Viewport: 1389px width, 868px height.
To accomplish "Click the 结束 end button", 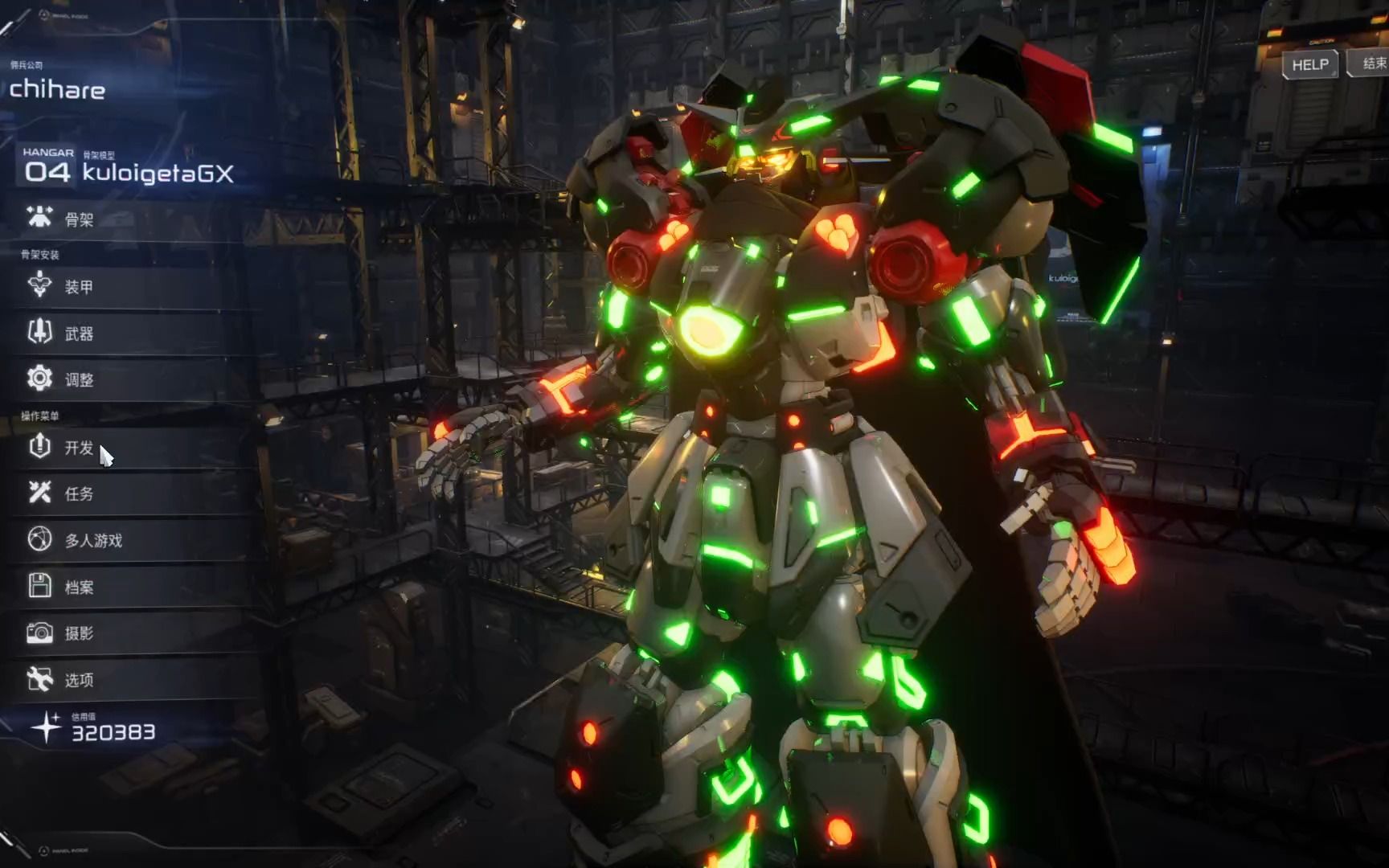I will click(x=1373, y=63).
